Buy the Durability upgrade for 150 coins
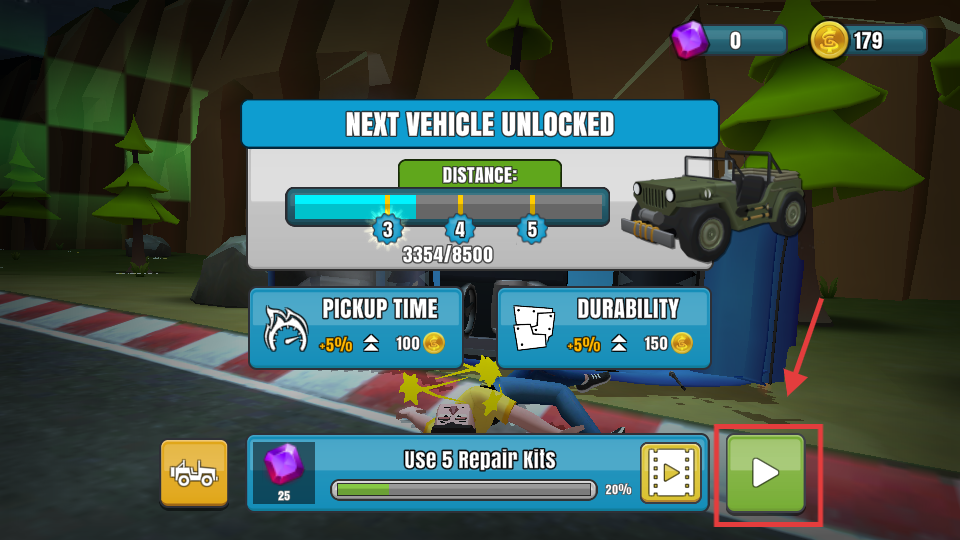The height and width of the screenshot is (540, 960). click(604, 328)
